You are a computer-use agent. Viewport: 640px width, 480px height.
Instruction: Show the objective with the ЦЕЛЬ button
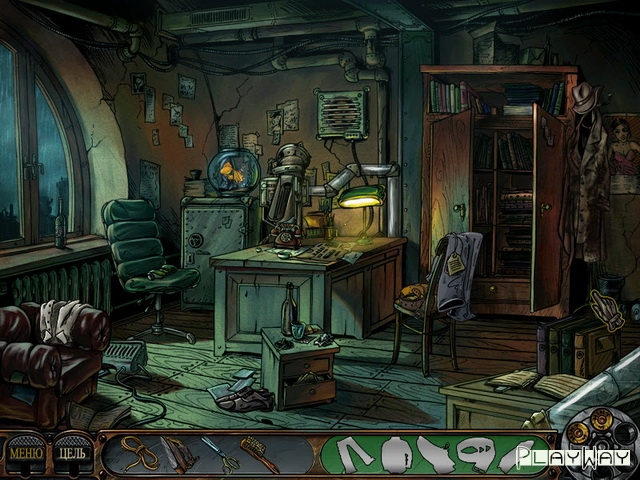pyautogui.click(x=73, y=453)
